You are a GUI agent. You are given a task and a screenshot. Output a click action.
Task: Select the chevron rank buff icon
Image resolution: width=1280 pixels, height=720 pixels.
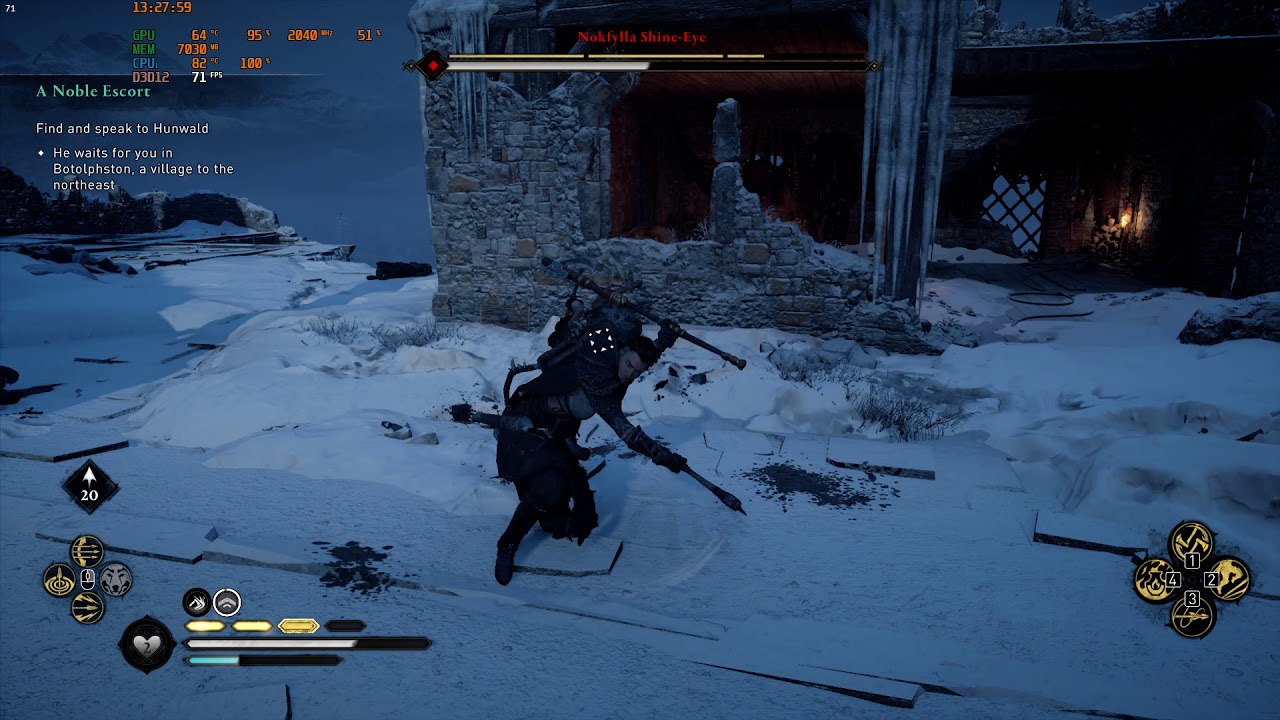(228, 602)
